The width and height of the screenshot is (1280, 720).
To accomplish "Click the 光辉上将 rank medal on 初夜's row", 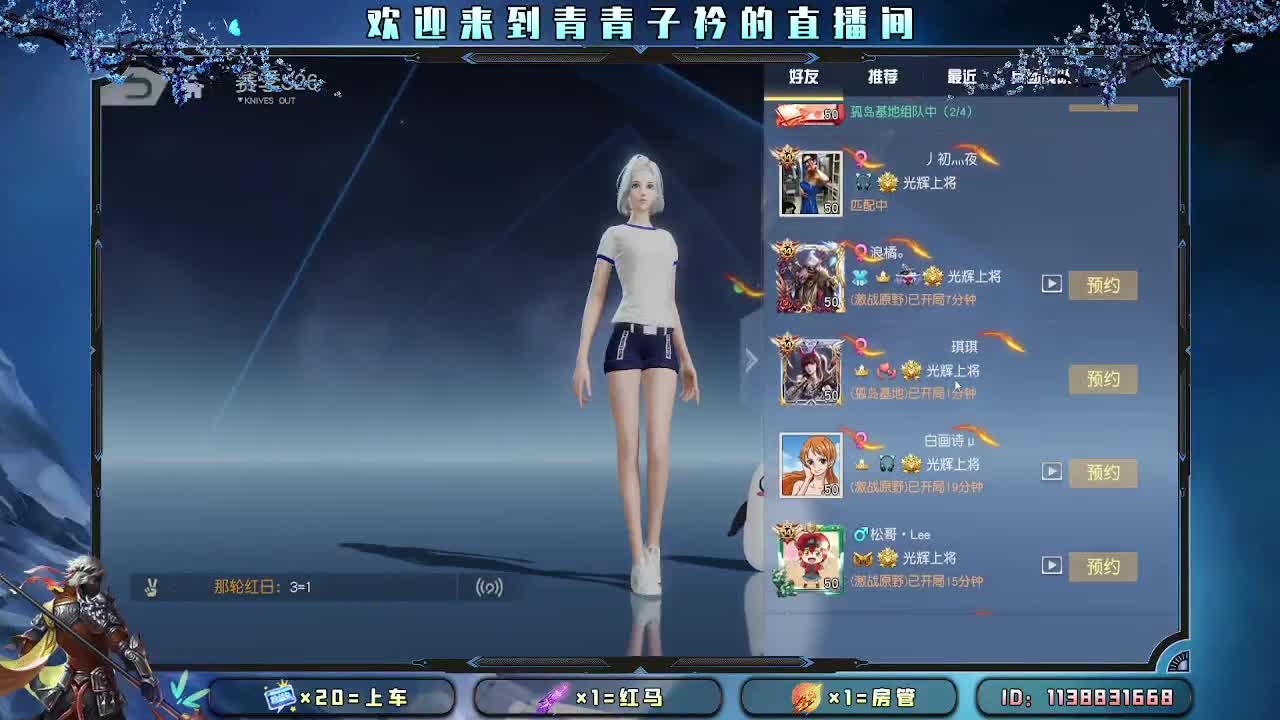I will tap(887, 184).
